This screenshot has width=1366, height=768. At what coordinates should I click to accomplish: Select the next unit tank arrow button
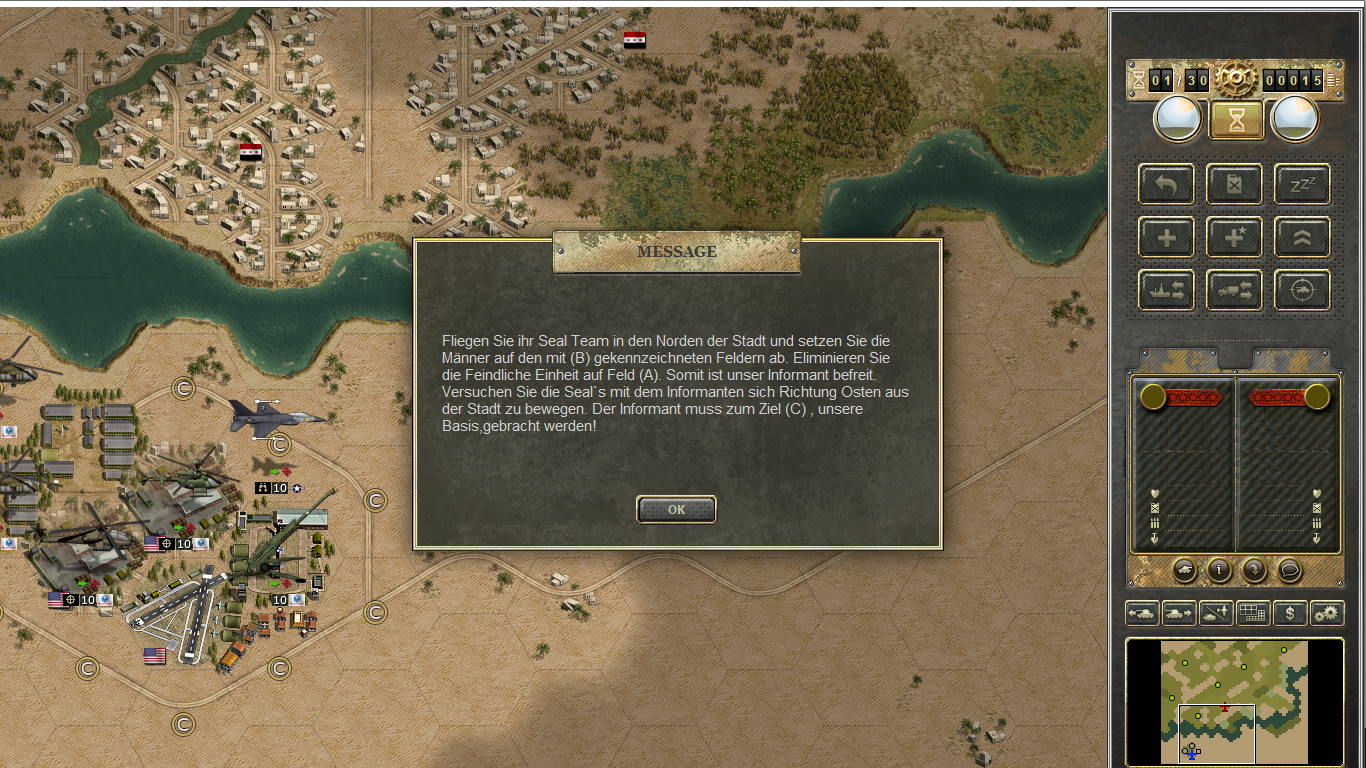click(x=1179, y=613)
